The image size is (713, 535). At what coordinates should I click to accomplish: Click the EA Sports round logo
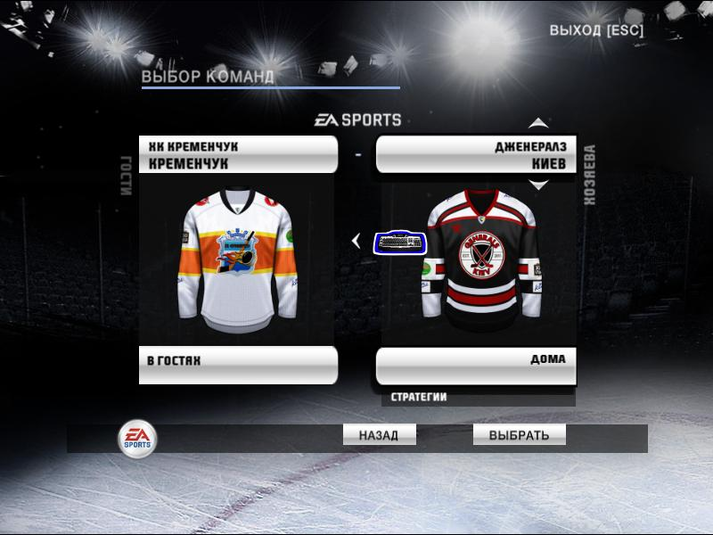click(137, 437)
